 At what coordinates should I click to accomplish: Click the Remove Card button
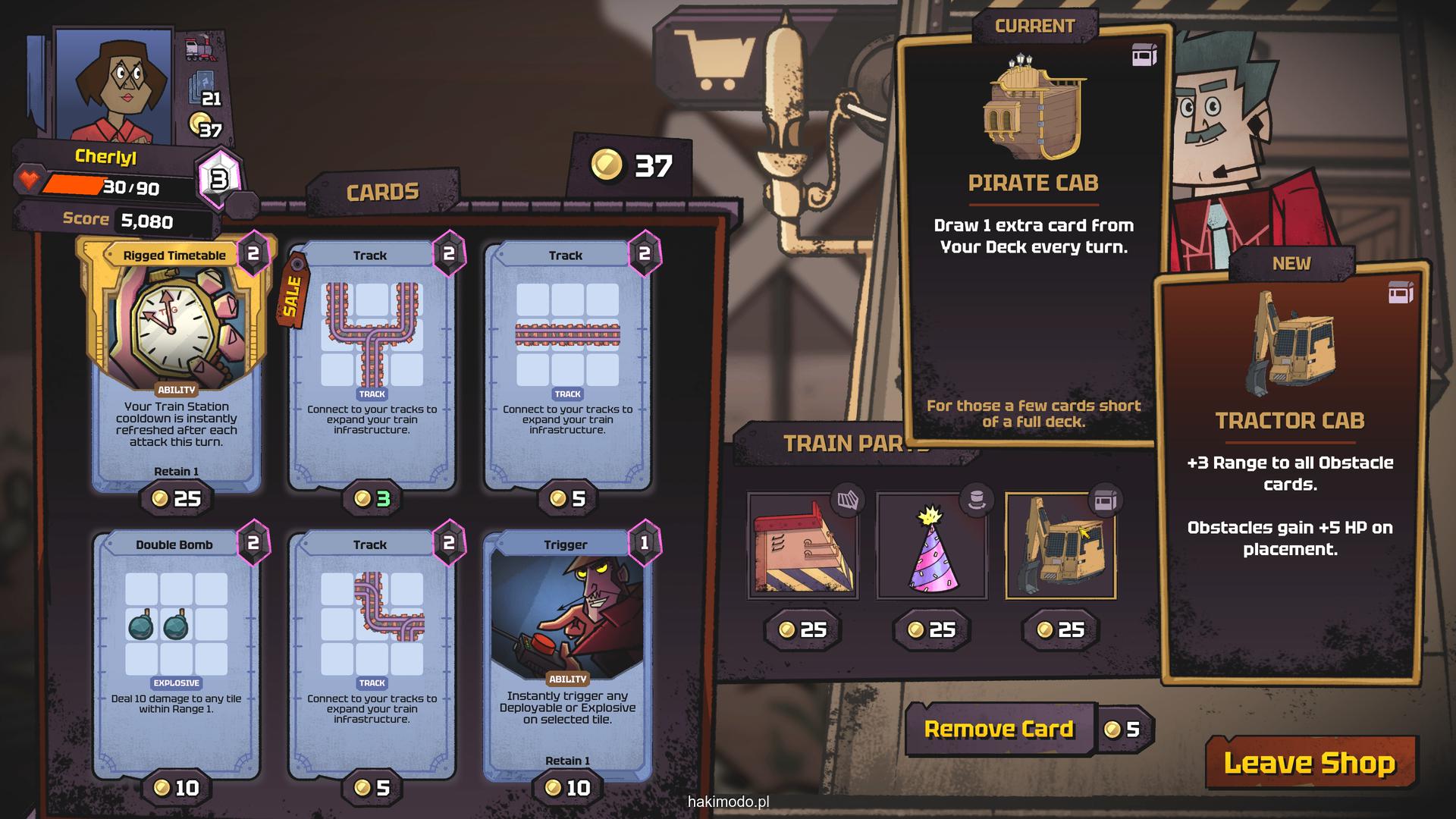click(x=999, y=730)
